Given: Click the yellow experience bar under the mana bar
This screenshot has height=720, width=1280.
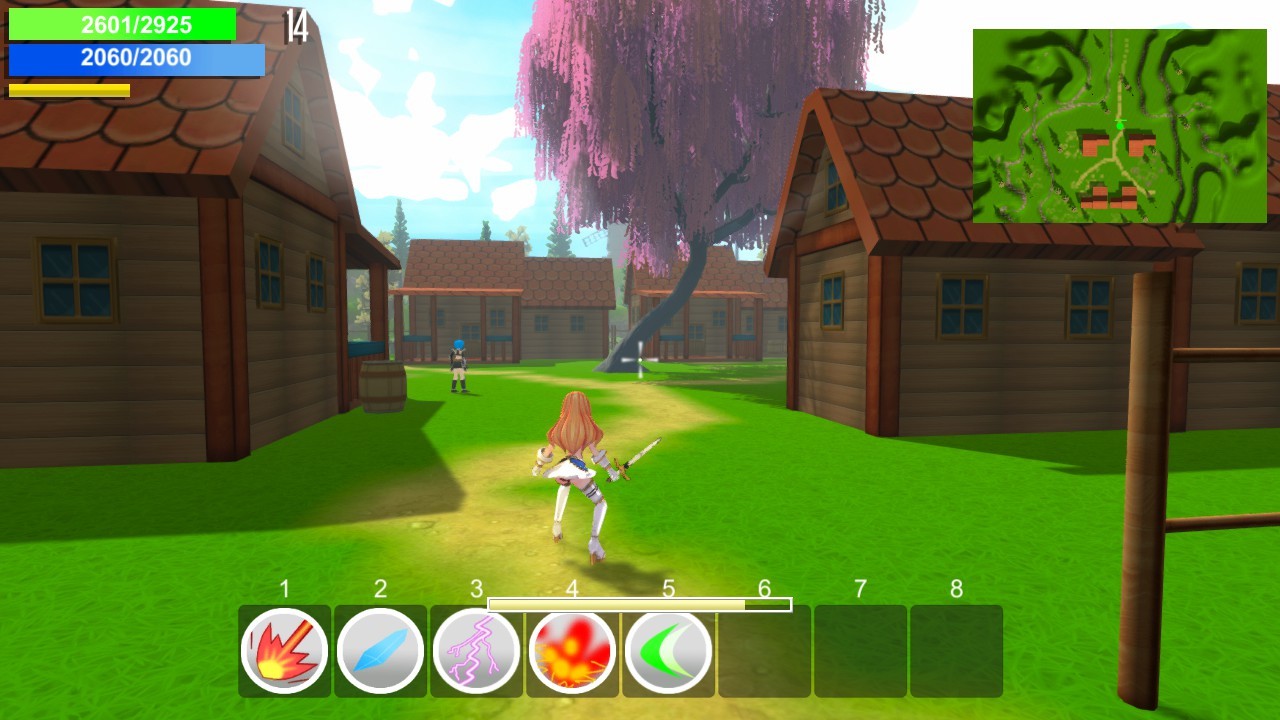Looking at the screenshot, I should pos(68,88).
